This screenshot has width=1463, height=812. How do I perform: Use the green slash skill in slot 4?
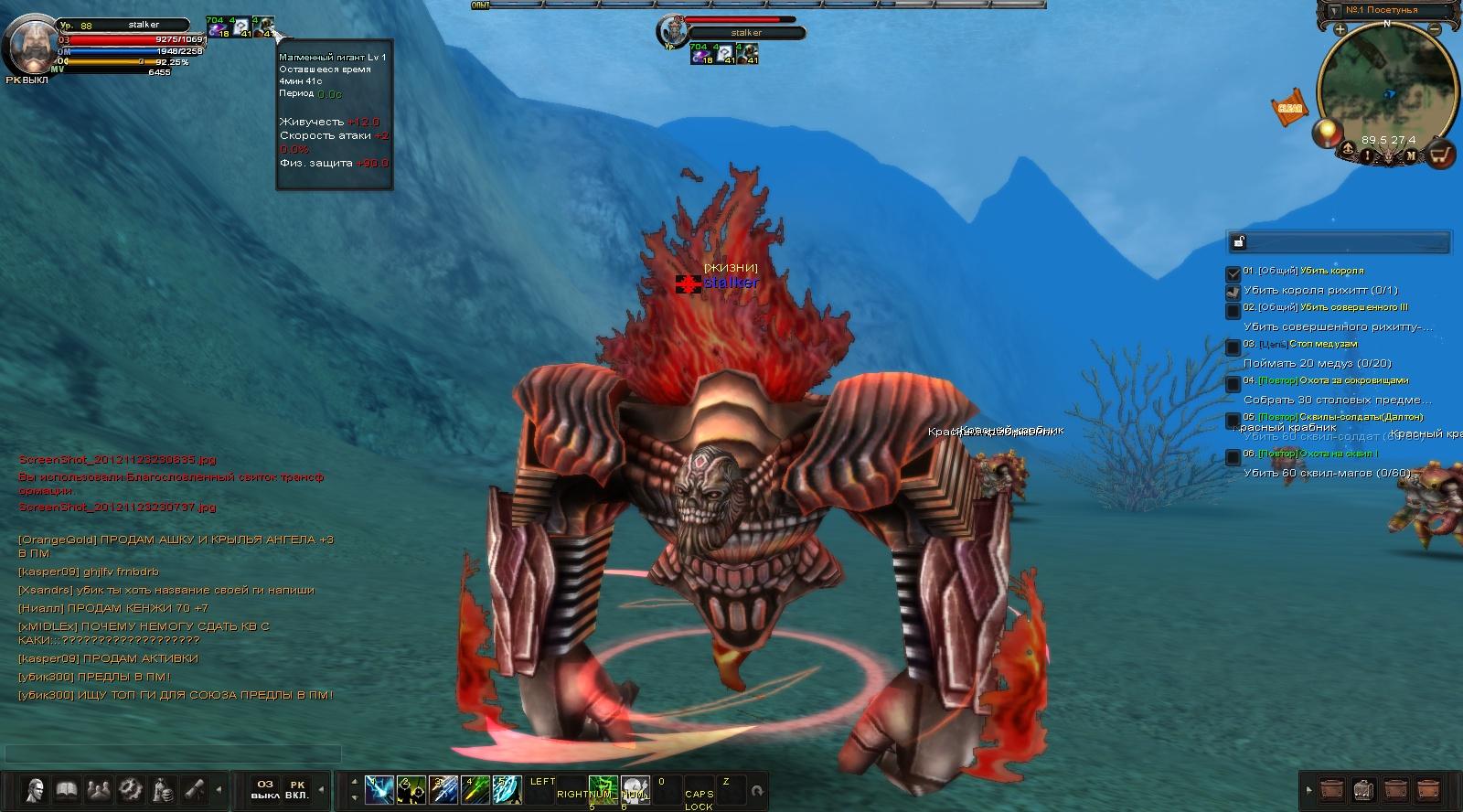[475, 789]
